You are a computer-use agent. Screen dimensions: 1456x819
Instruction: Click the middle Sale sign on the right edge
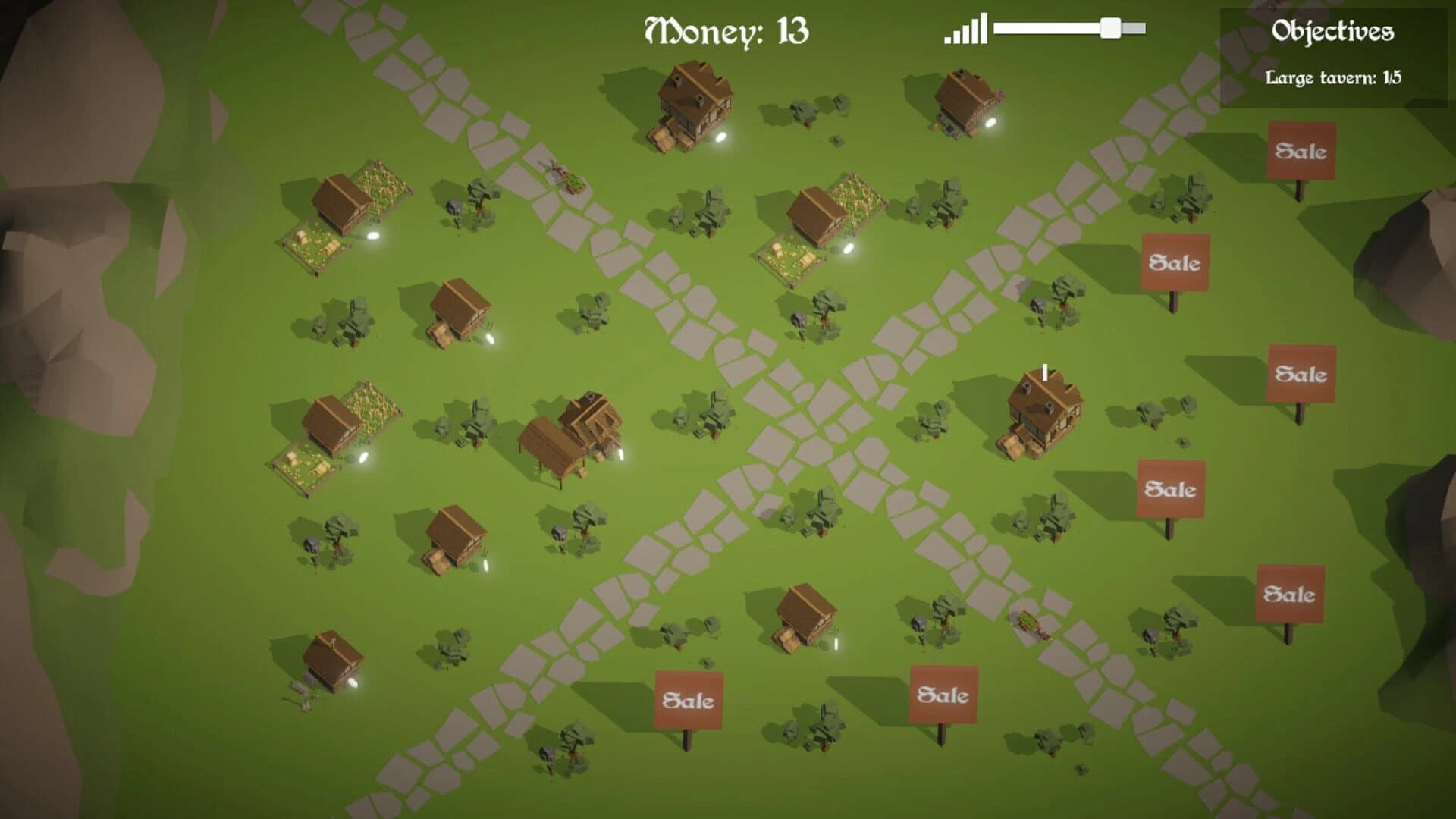(1299, 374)
